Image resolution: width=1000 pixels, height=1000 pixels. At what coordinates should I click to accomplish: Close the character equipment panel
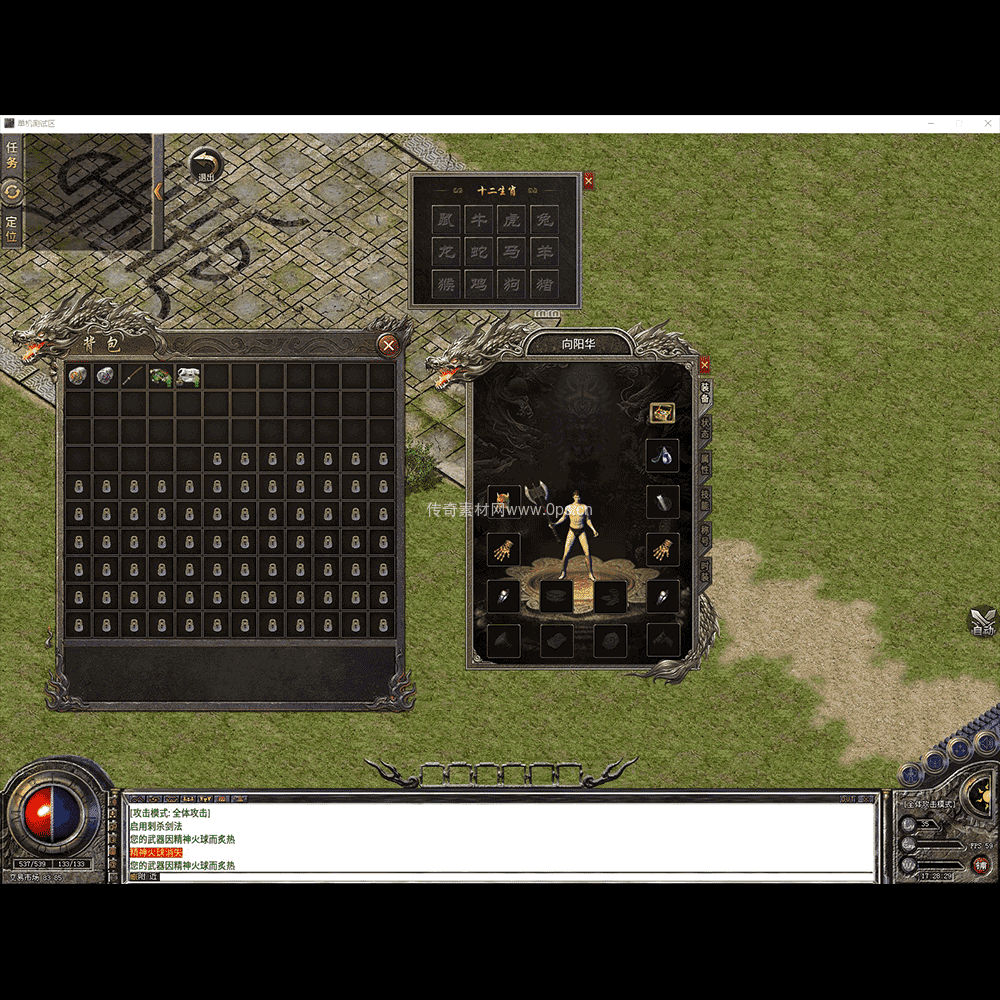(x=704, y=365)
